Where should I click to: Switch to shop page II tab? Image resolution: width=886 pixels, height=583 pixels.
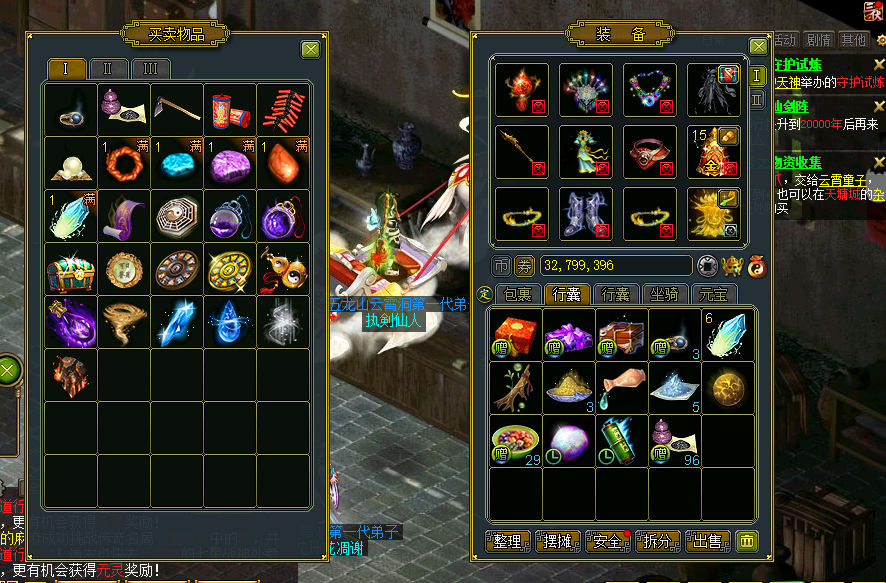108,69
